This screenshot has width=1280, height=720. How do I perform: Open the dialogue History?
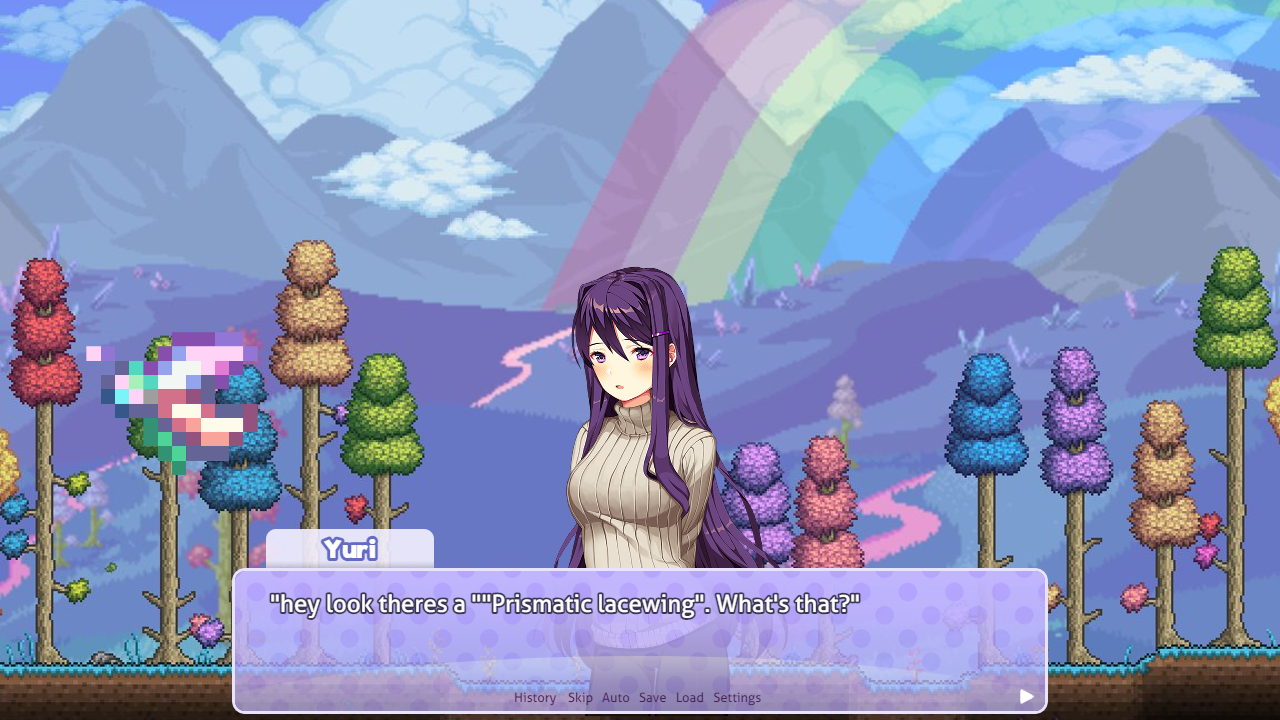click(535, 697)
